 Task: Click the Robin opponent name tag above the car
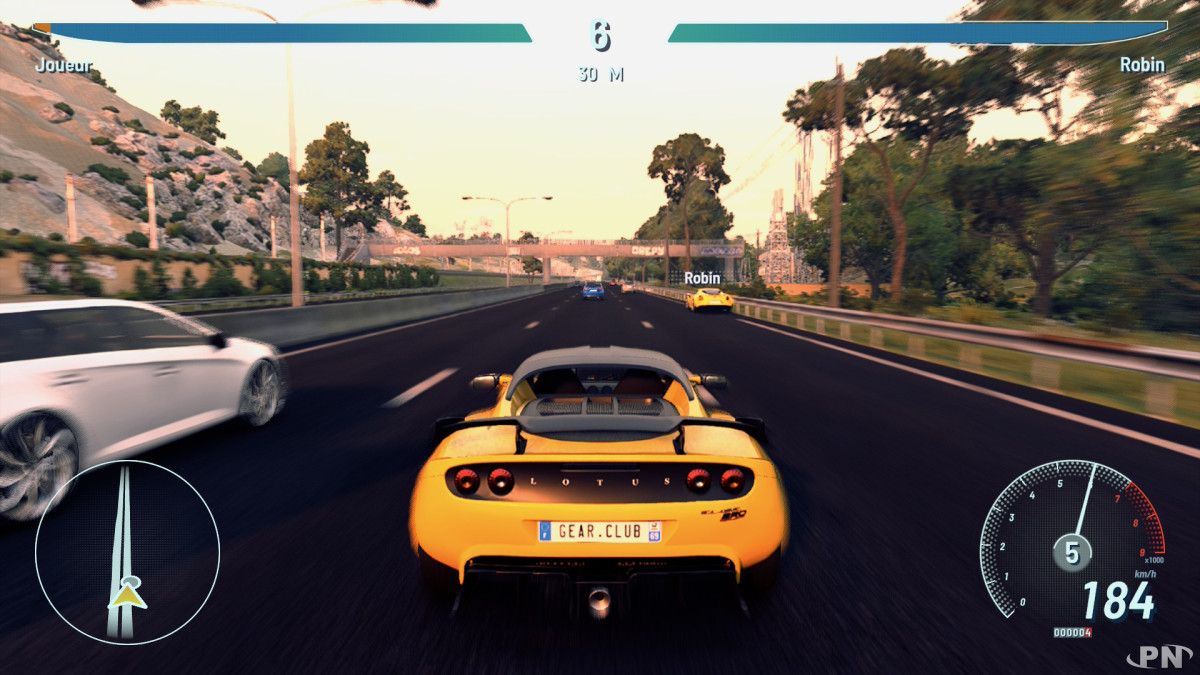click(701, 278)
